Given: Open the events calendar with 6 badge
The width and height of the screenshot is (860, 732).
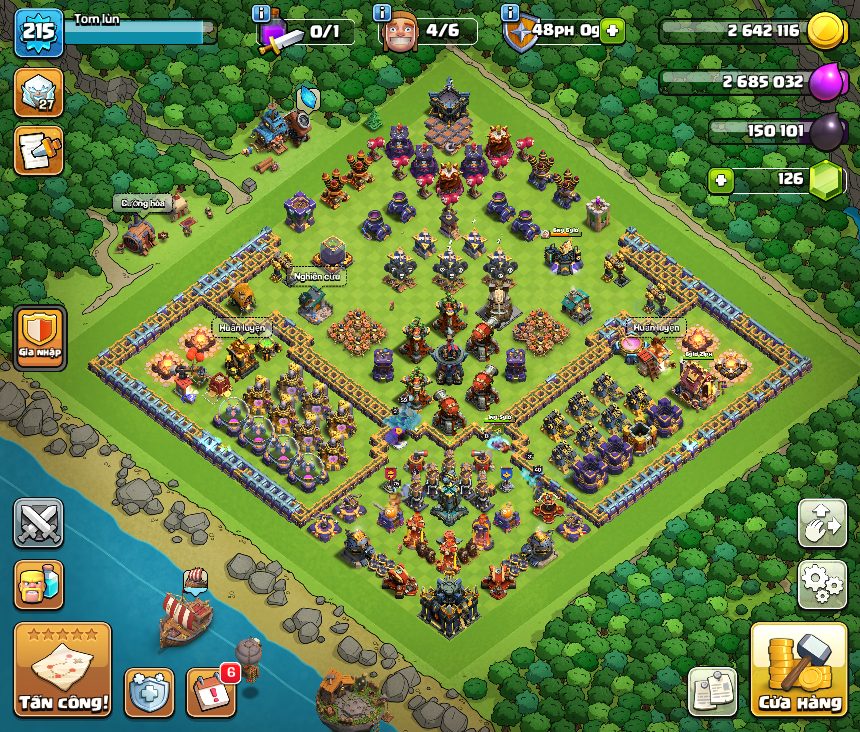Looking at the screenshot, I should click(x=211, y=691).
